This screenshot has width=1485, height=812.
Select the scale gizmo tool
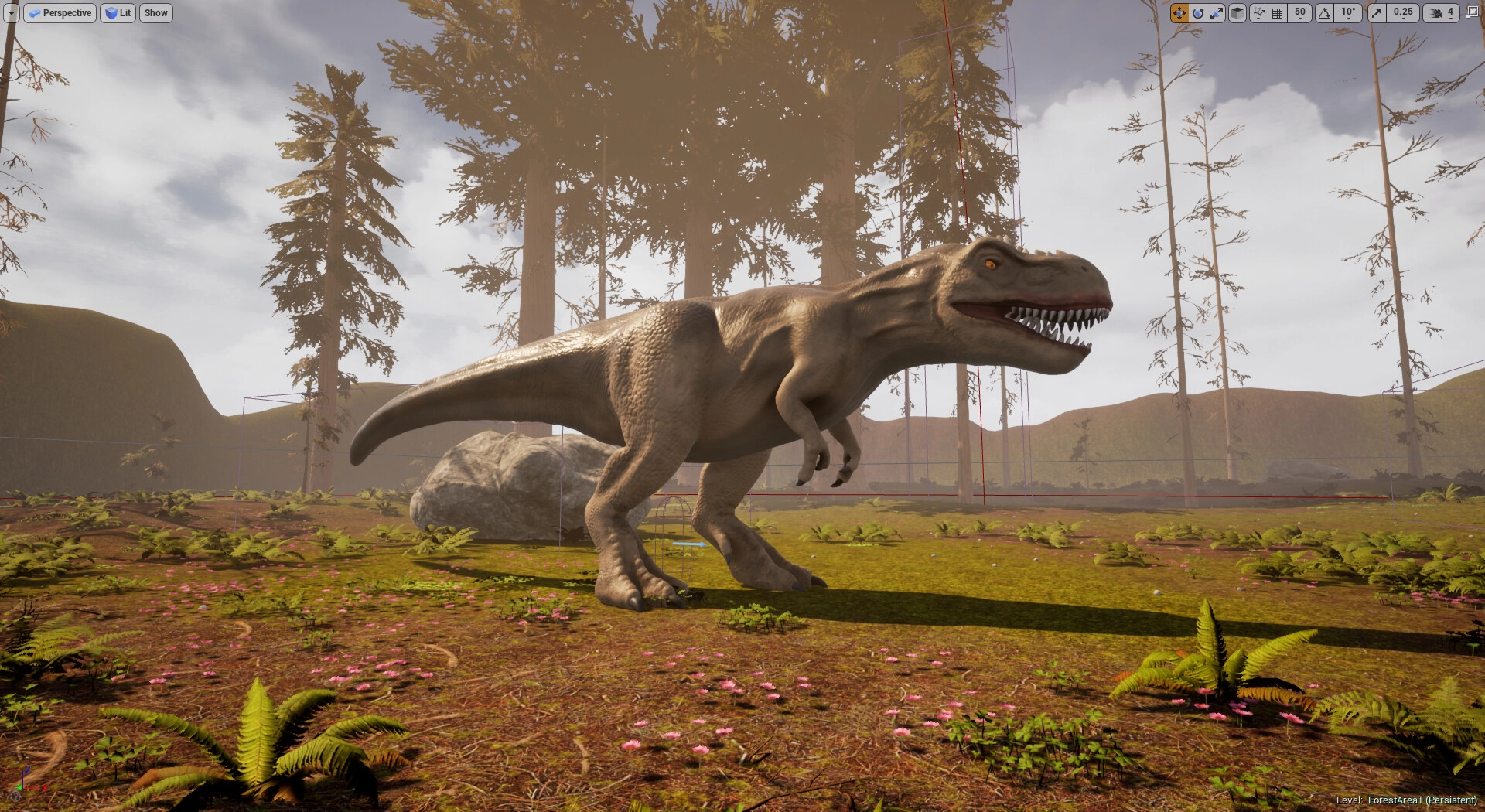tap(1217, 13)
